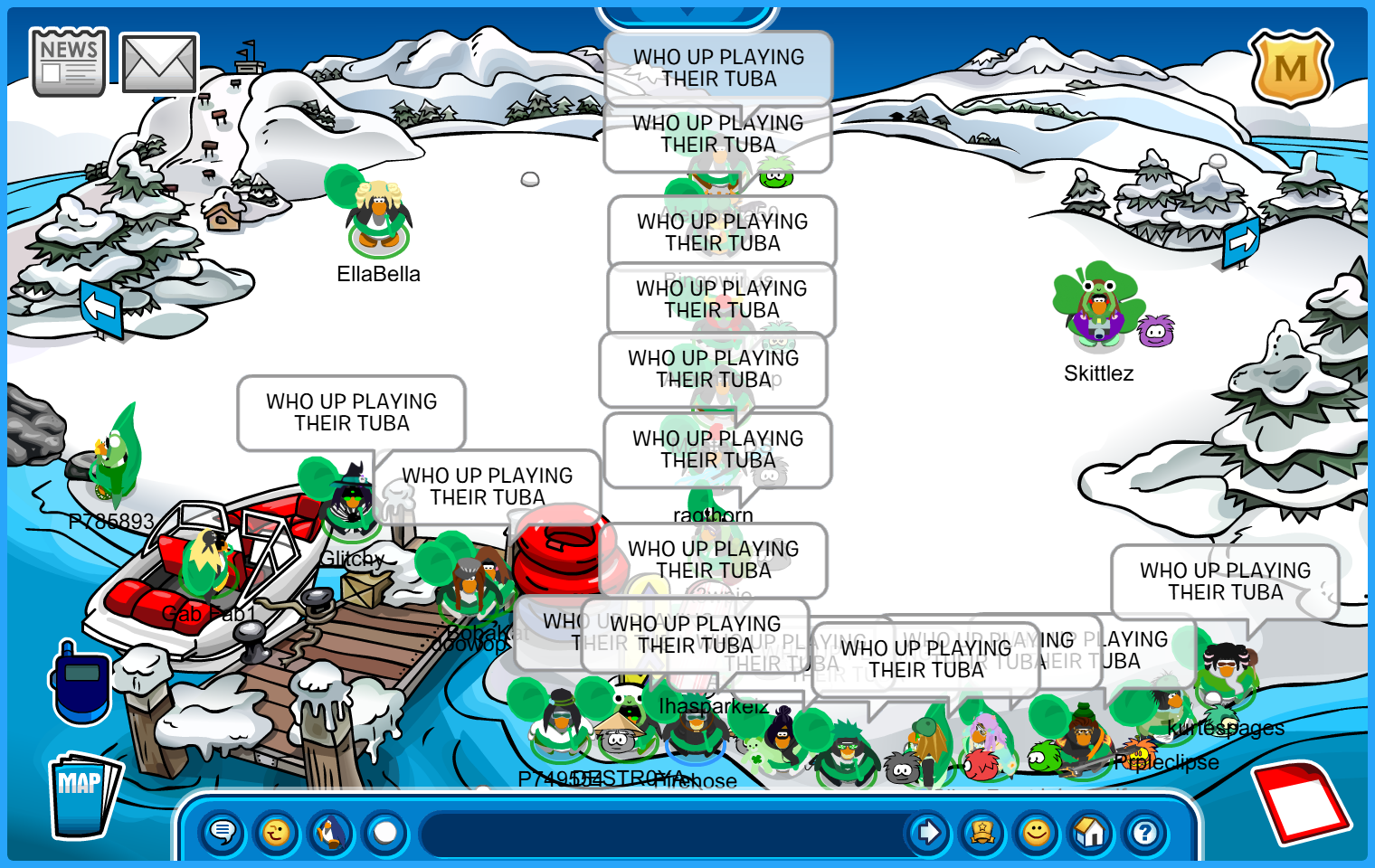Go to your igloo house
This screenshot has height=868, width=1375.
click(x=1091, y=832)
